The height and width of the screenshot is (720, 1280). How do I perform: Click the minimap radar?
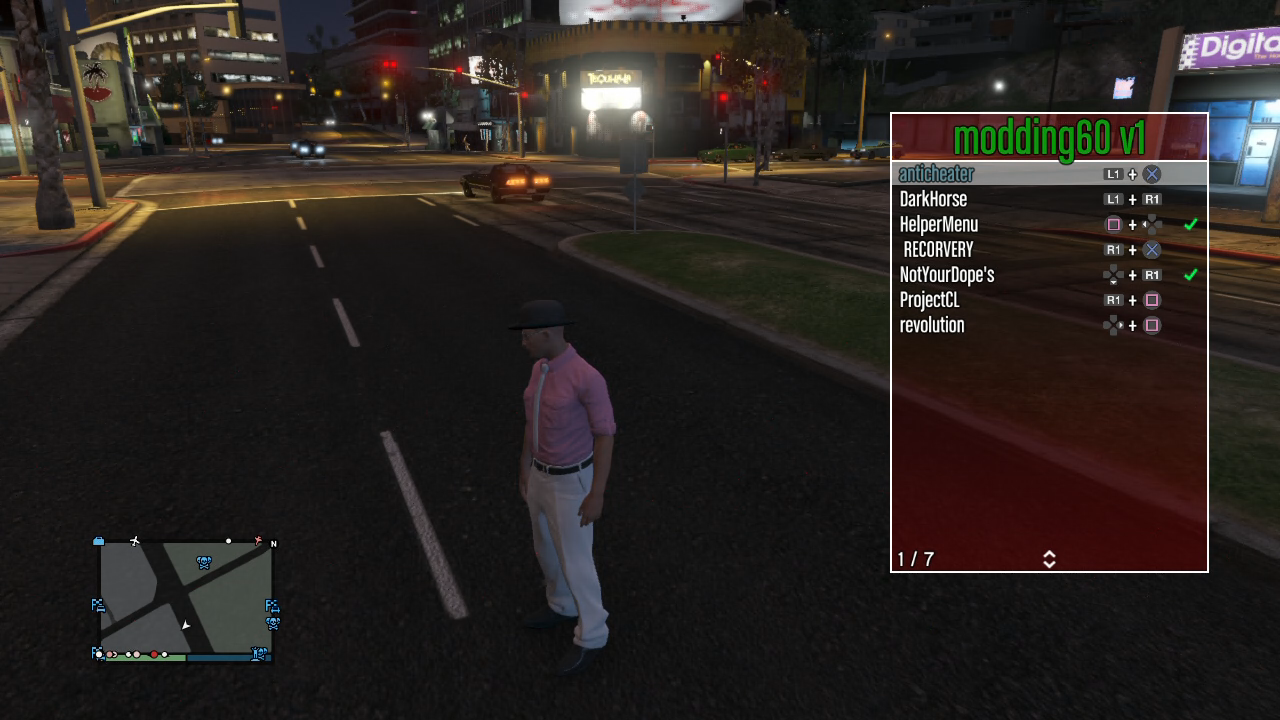186,599
